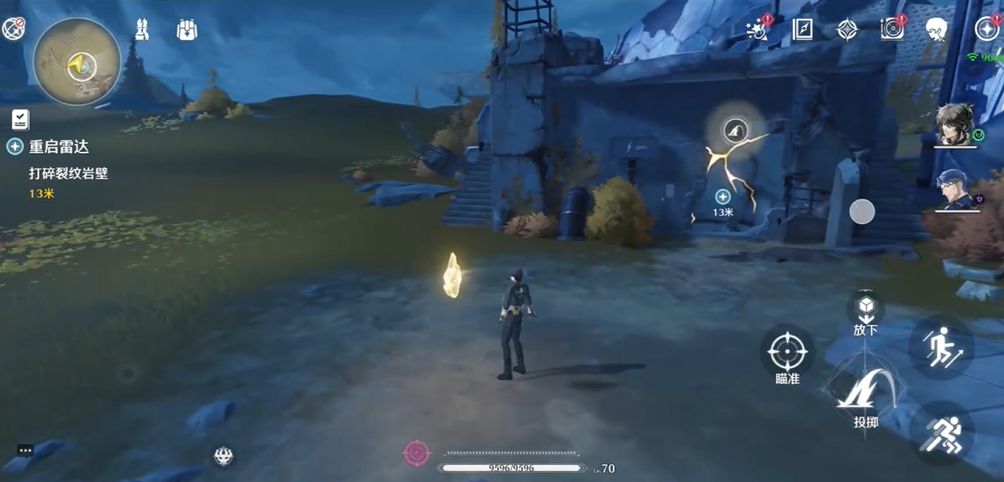Tap the pink crosshair target icon
The width and height of the screenshot is (1004, 482).
[417, 453]
